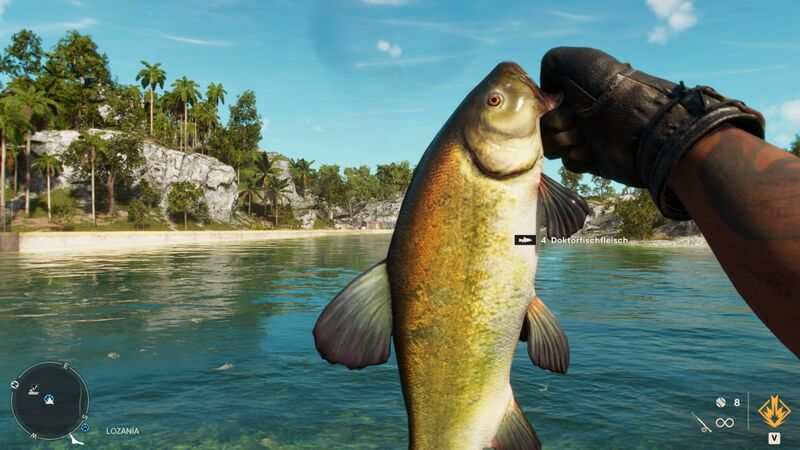Select the fishing rod weapon icon
Image resolution: width=800 pixels, height=450 pixels.
coord(702,422)
